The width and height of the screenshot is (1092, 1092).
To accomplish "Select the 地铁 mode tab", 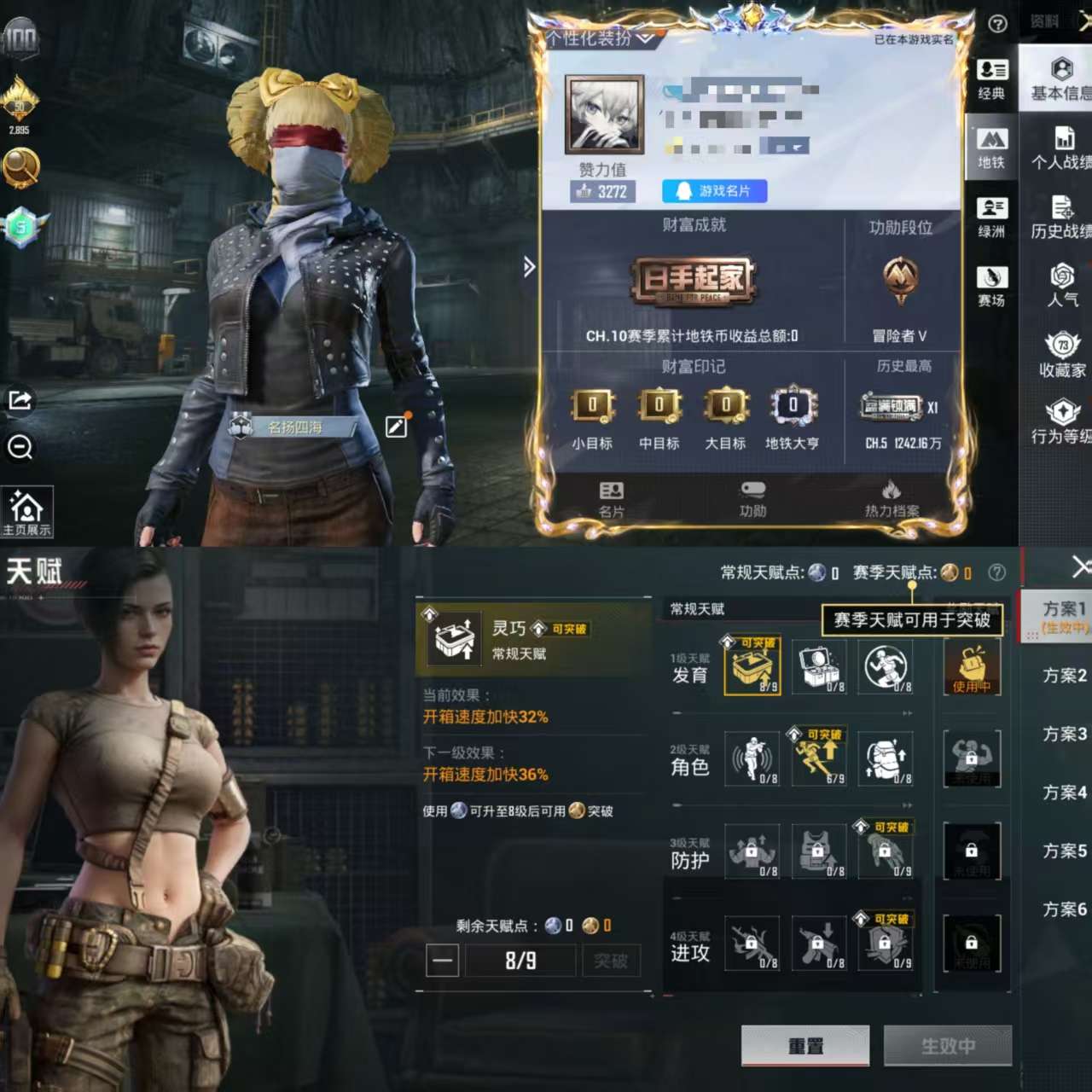I will coord(991,148).
